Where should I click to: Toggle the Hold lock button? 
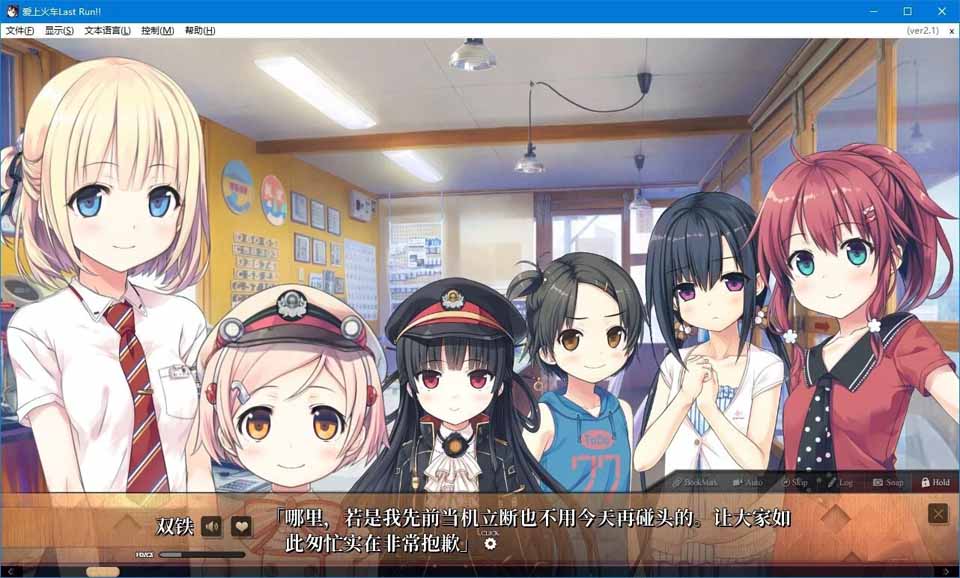(935, 482)
